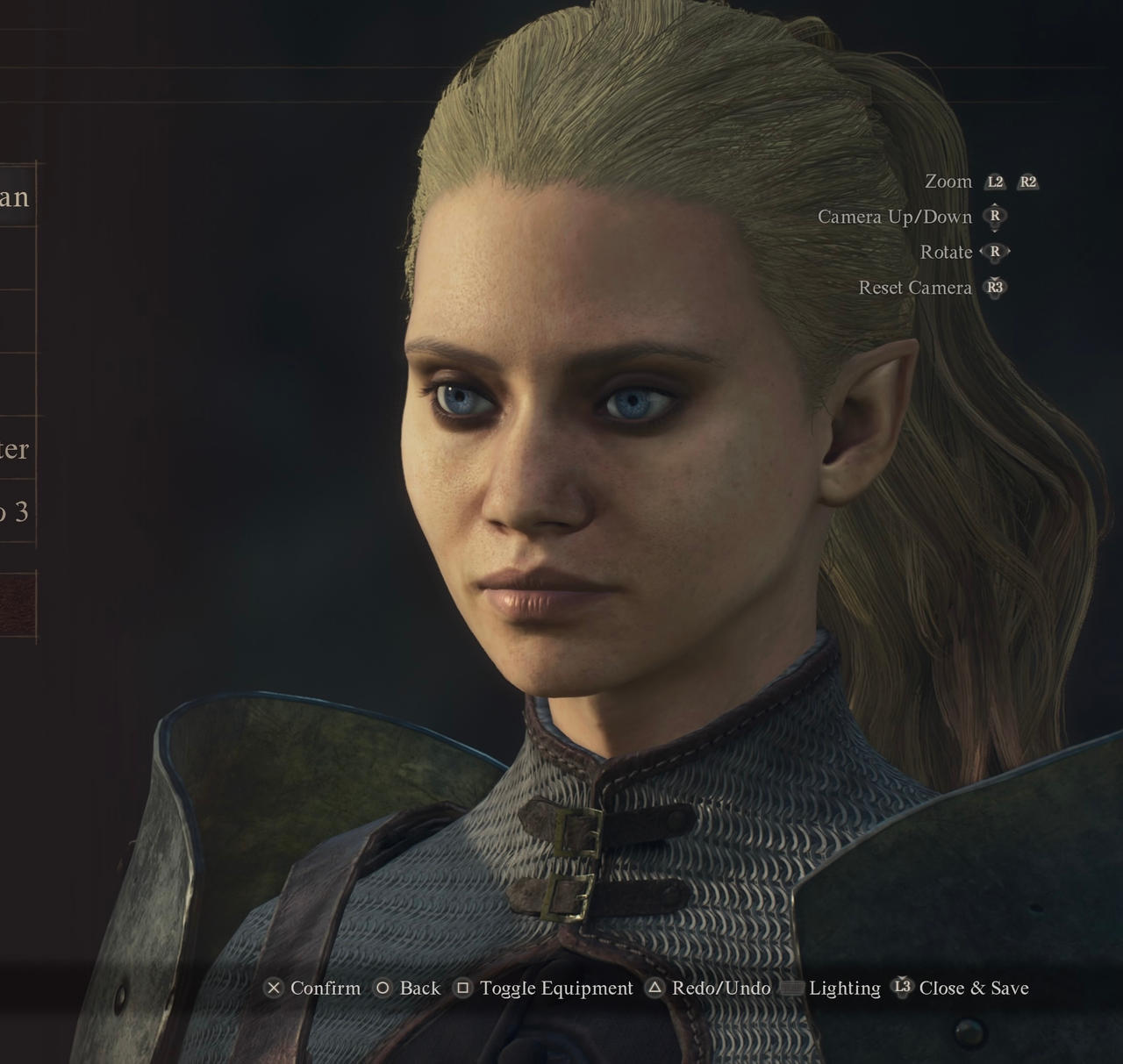Click the L2 zoom button icon
1123x1064 pixels.
click(x=997, y=182)
